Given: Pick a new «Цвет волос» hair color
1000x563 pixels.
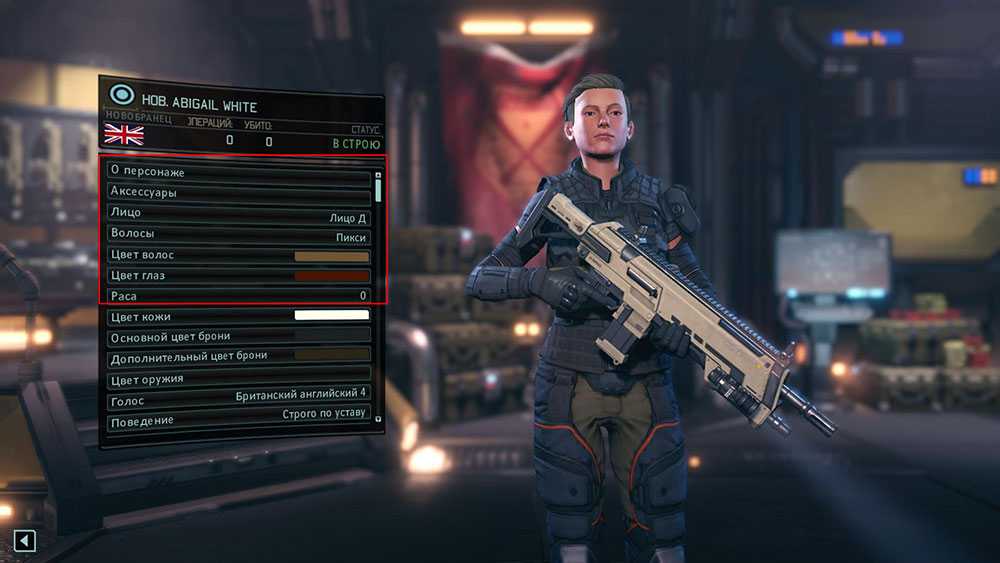Looking at the screenshot, I should [x=238, y=256].
